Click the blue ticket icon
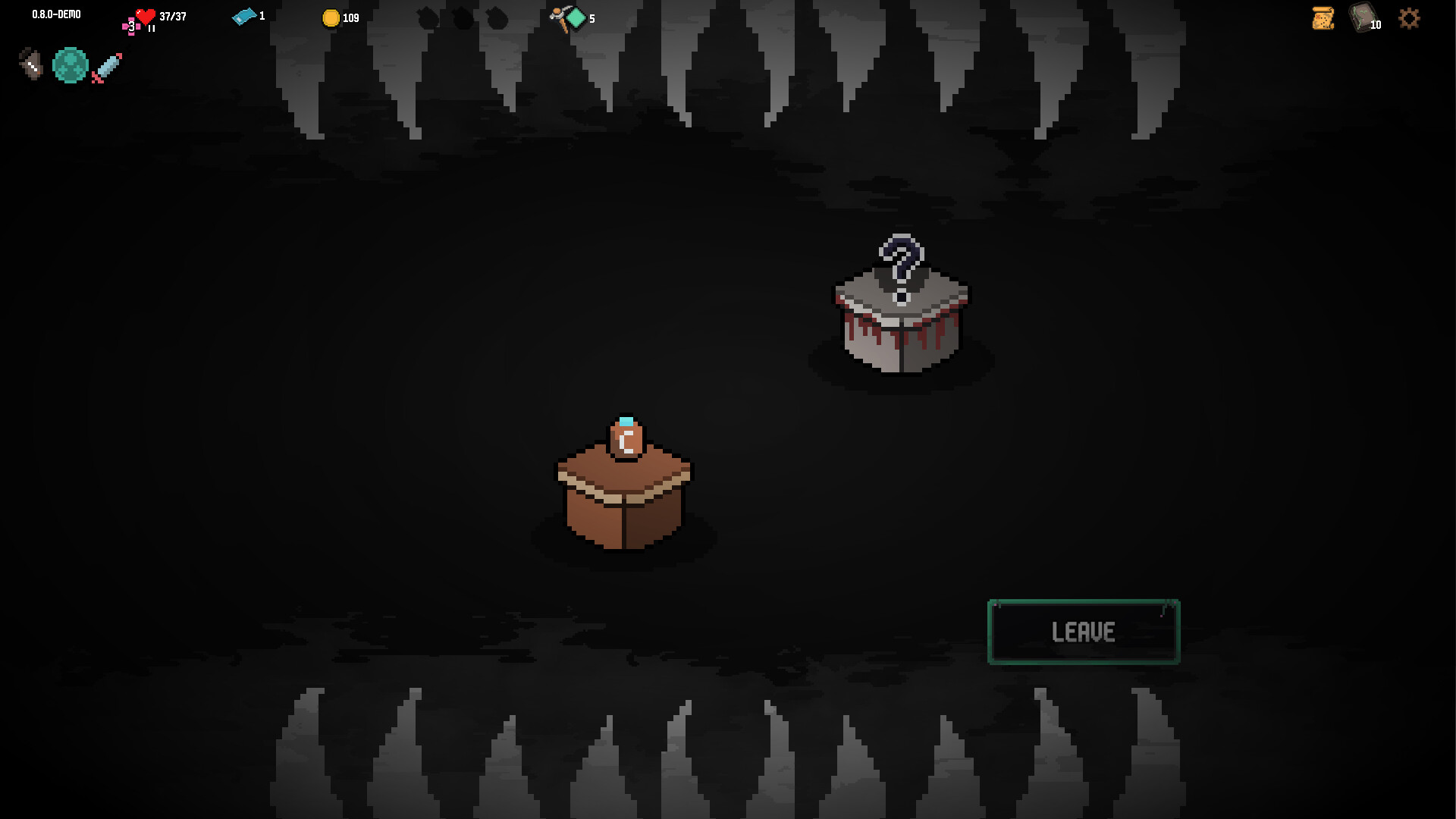 tap(245, 17)
